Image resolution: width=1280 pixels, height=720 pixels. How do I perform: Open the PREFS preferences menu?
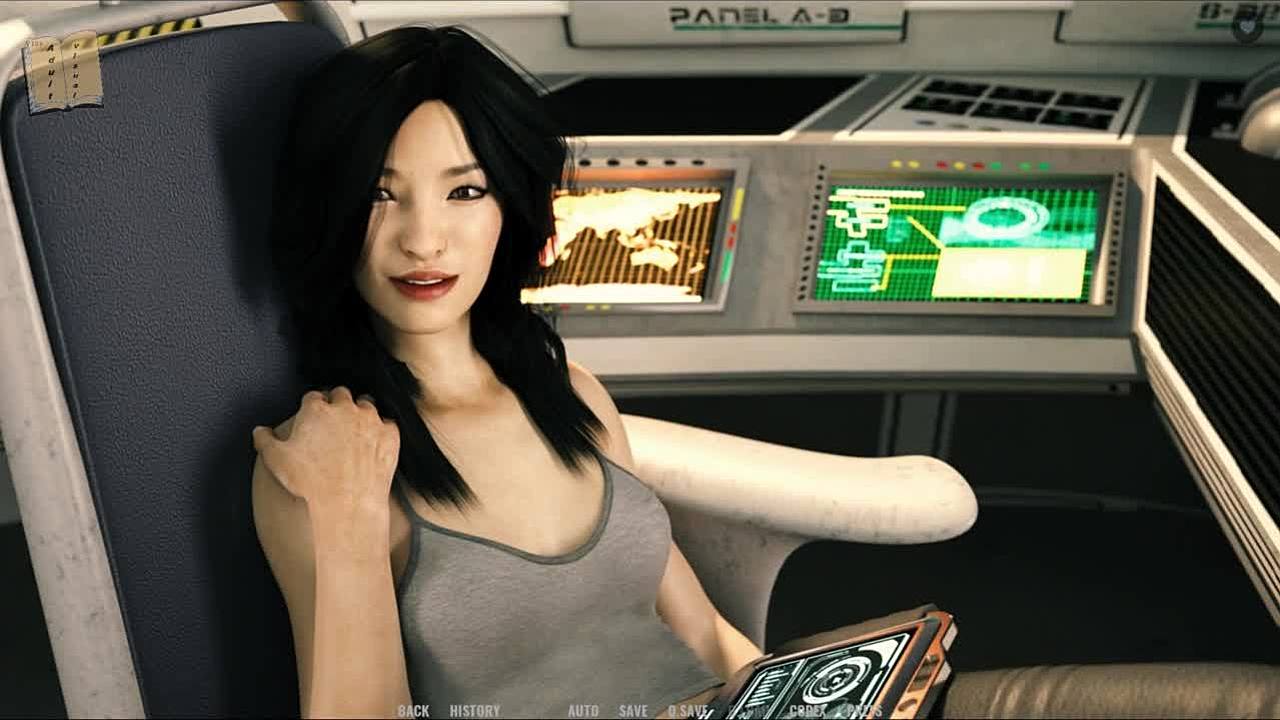(864, 711)
